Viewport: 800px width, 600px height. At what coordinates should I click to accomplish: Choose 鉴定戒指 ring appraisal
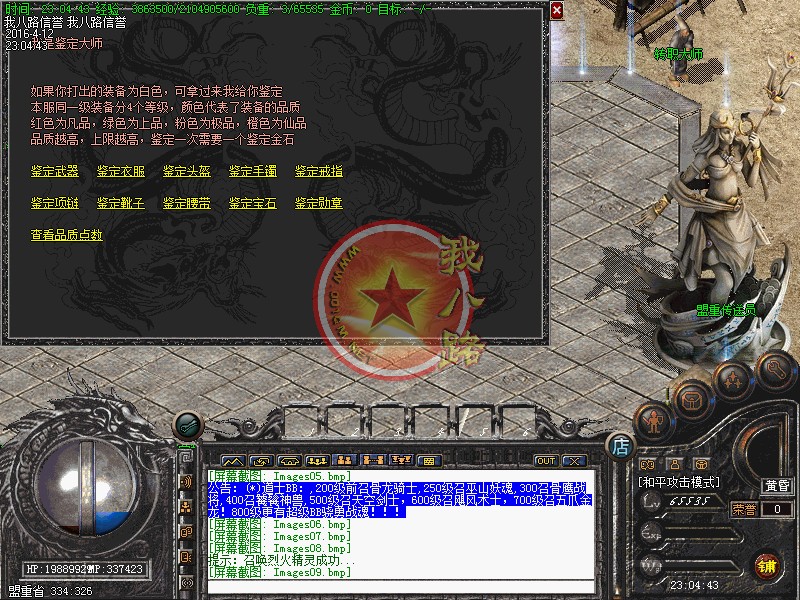tap(318, 171)
